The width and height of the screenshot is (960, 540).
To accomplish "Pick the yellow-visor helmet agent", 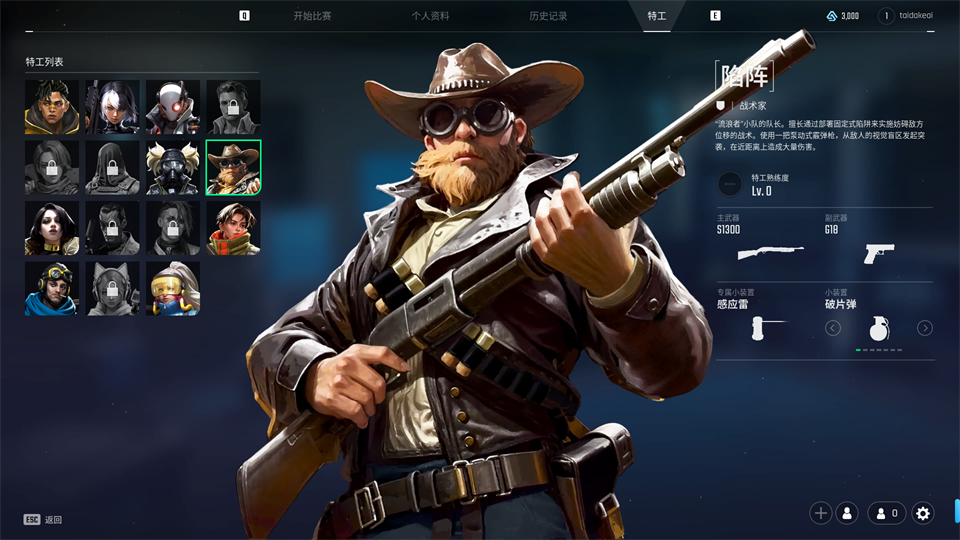I will click(x=173, y=289).
